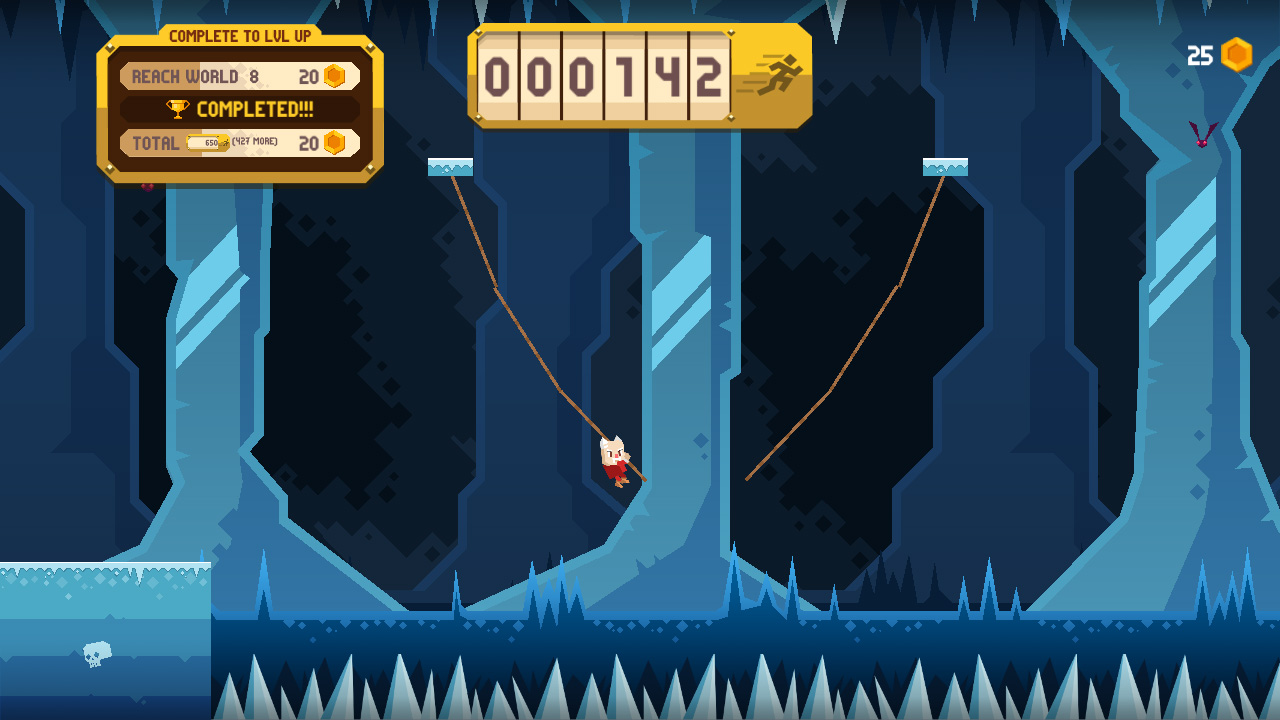Screen dimensions: 1280x720
Task: Click the gem icon on the Reach World row
Action: [x=334, y=74]
